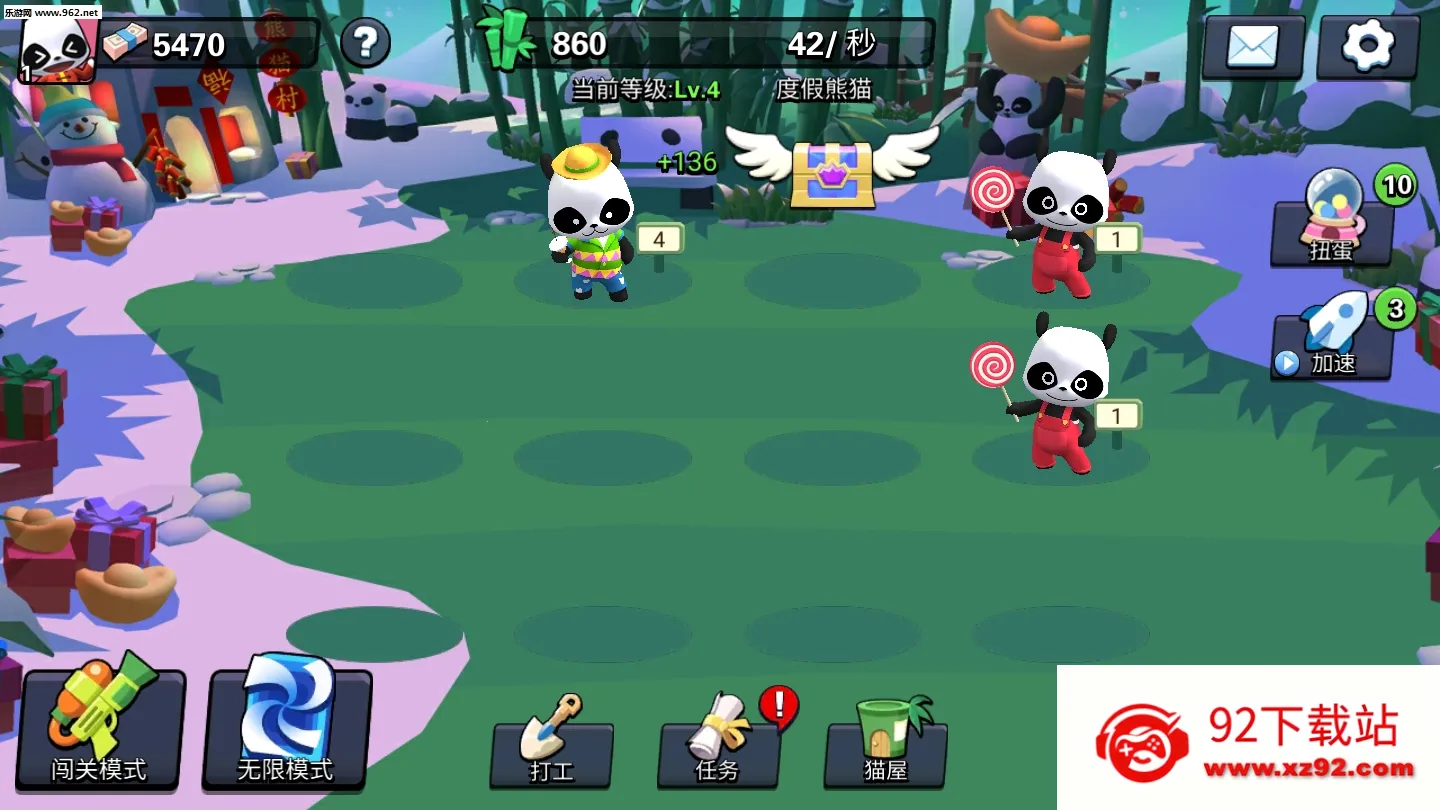Screen dimensions: 1440x810
Task: Select 闯关模式 level challenge mode
Action: [x=97, y=730]
